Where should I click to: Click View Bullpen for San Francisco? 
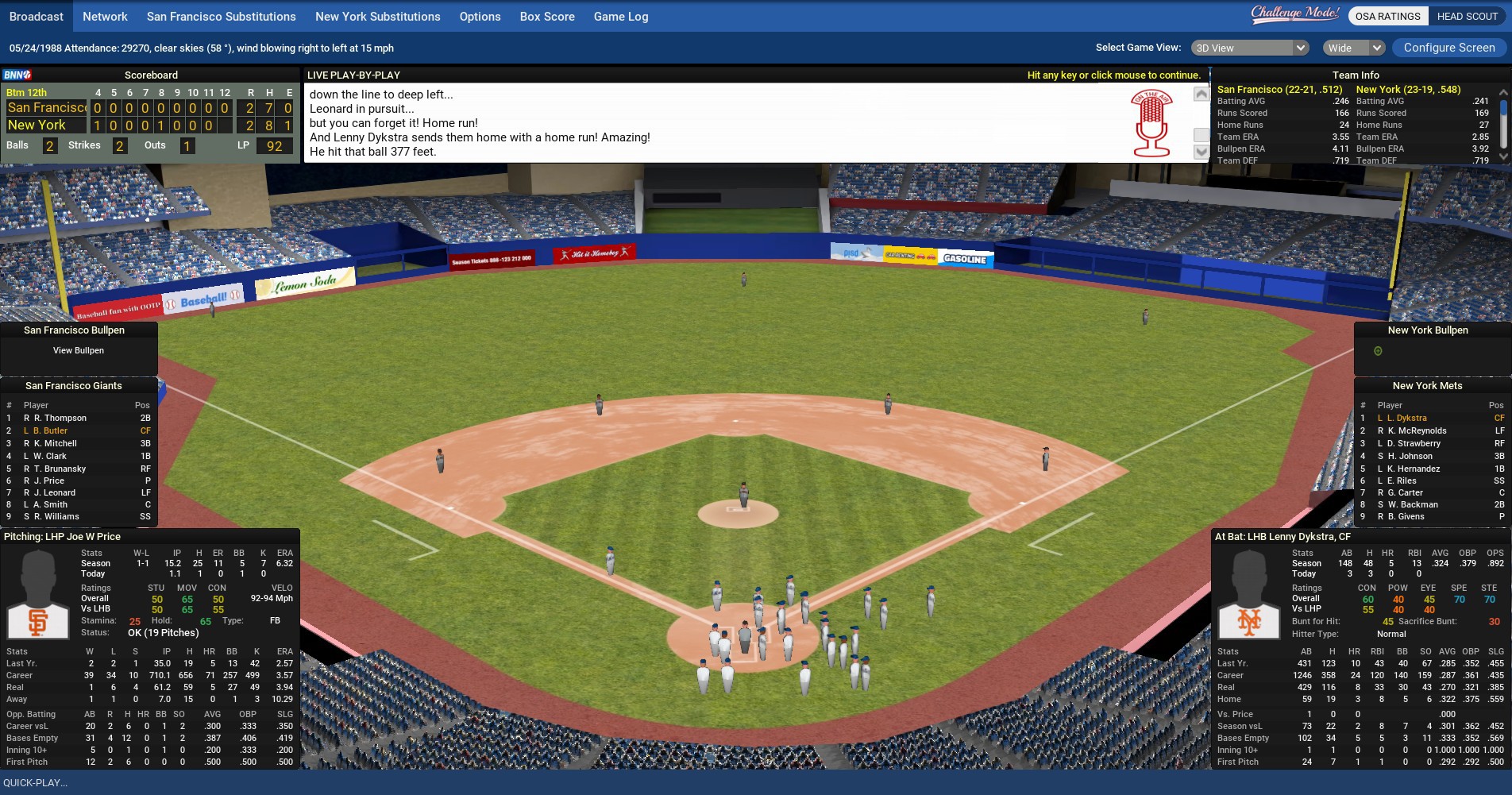(79, 350)
